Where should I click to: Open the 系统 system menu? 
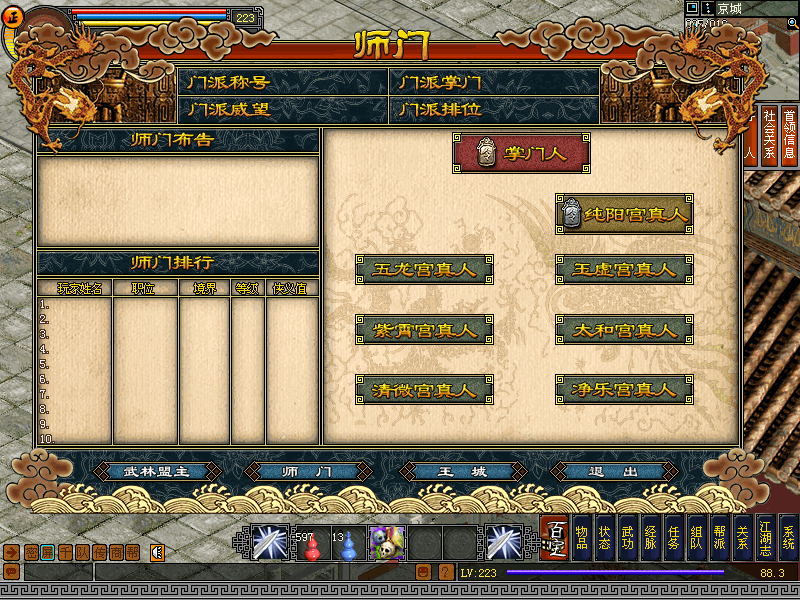pyautogui.click(x=788, y=538)
